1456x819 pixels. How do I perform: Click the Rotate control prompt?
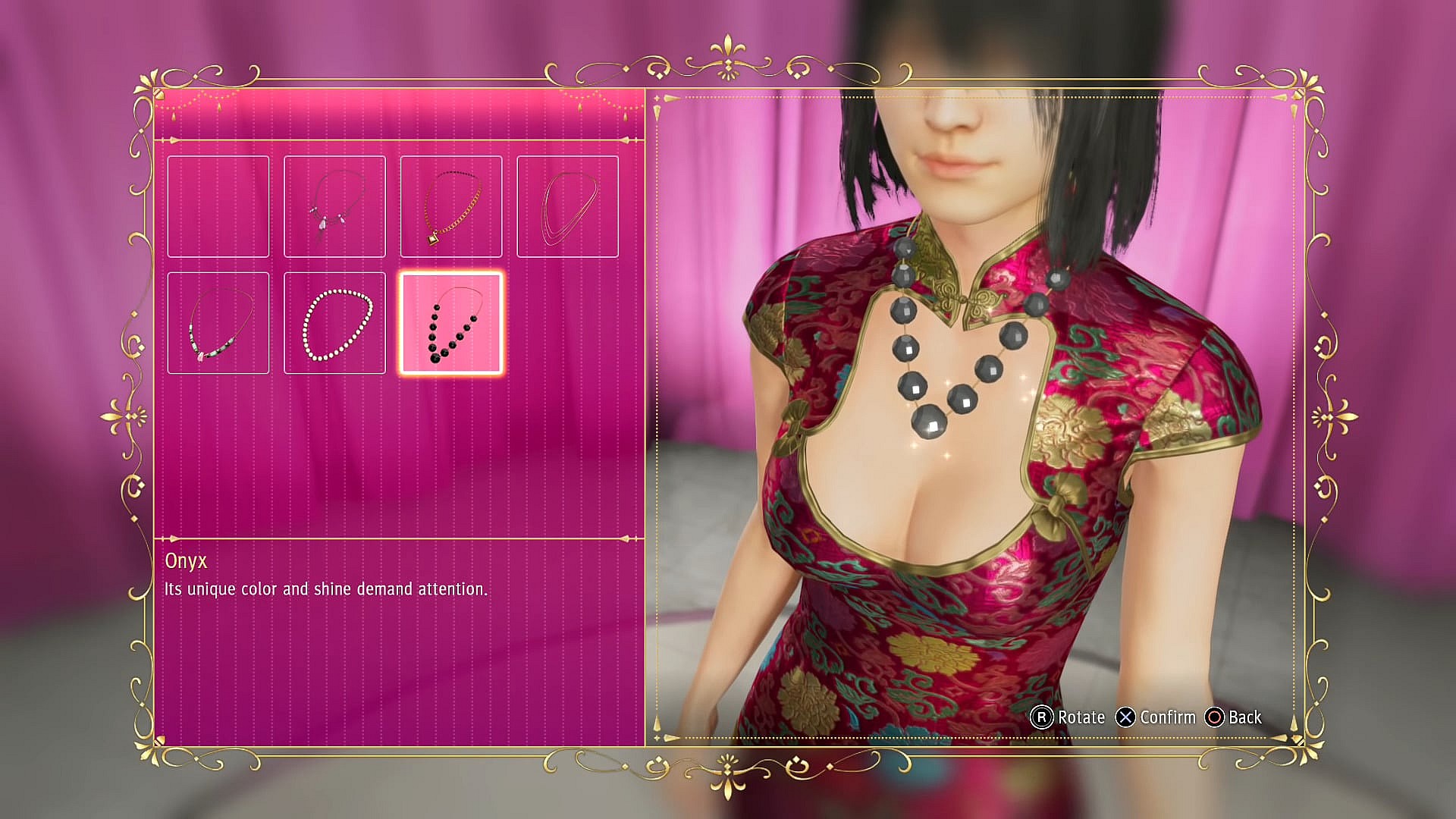1080,717
